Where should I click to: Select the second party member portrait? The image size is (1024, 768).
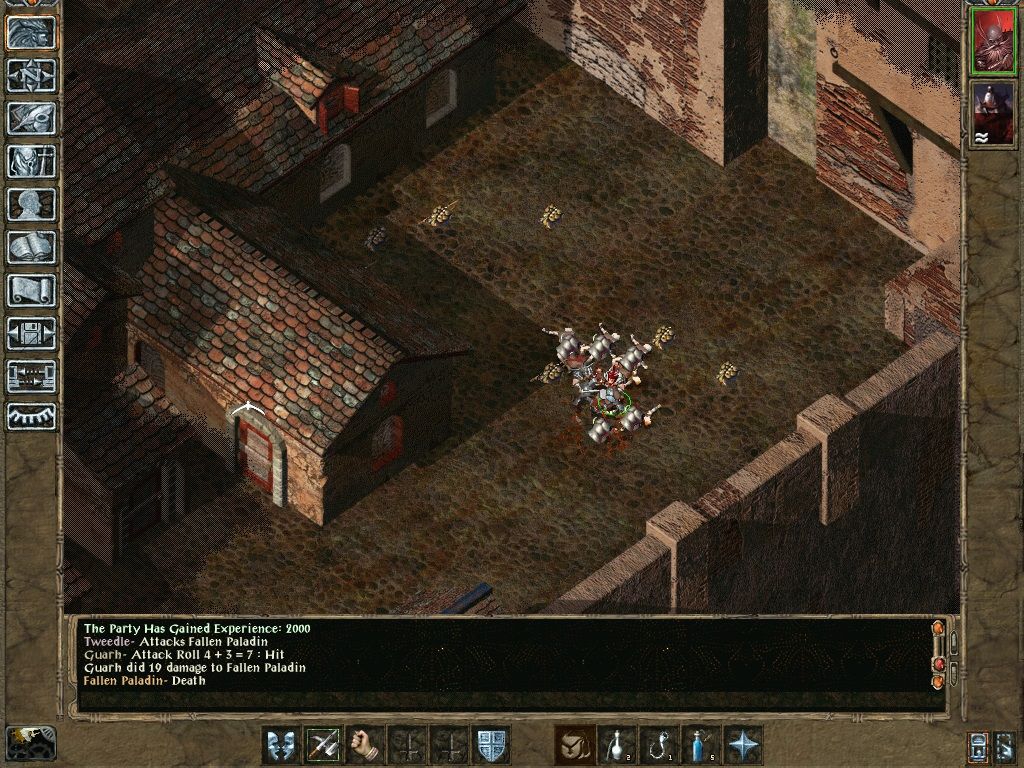tap(992, 113)
